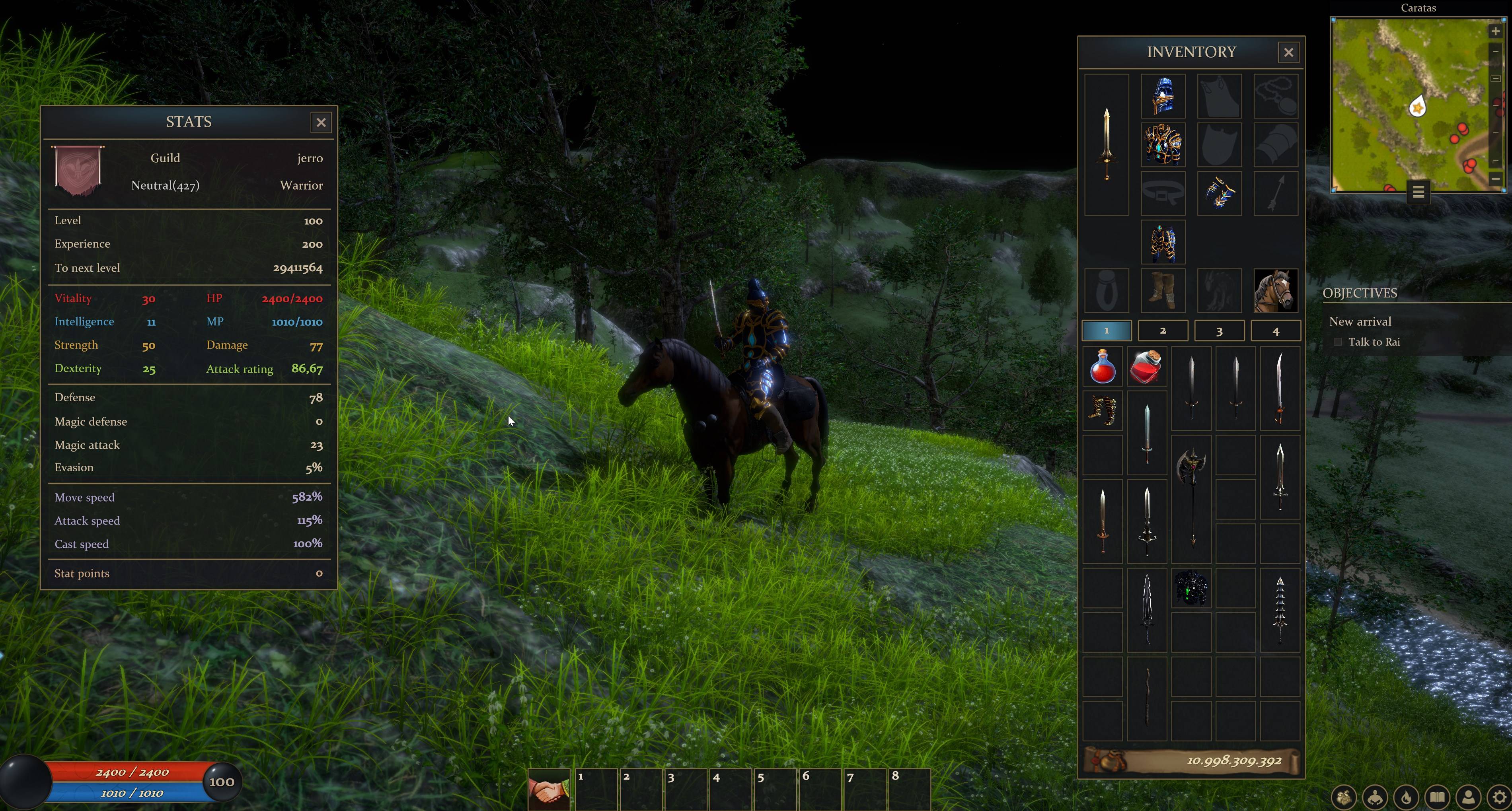Open the minimap hamburger menu icon
The image size is (1512, 811).
[1418, 191]
